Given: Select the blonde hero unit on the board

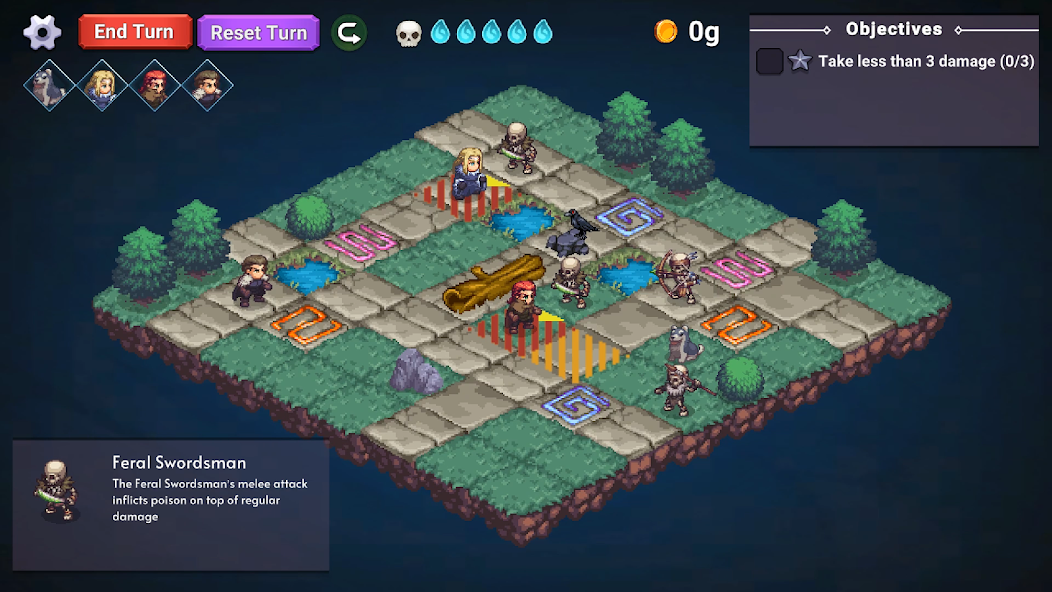Looking at the screenshot, I should (x=469, y=172).
